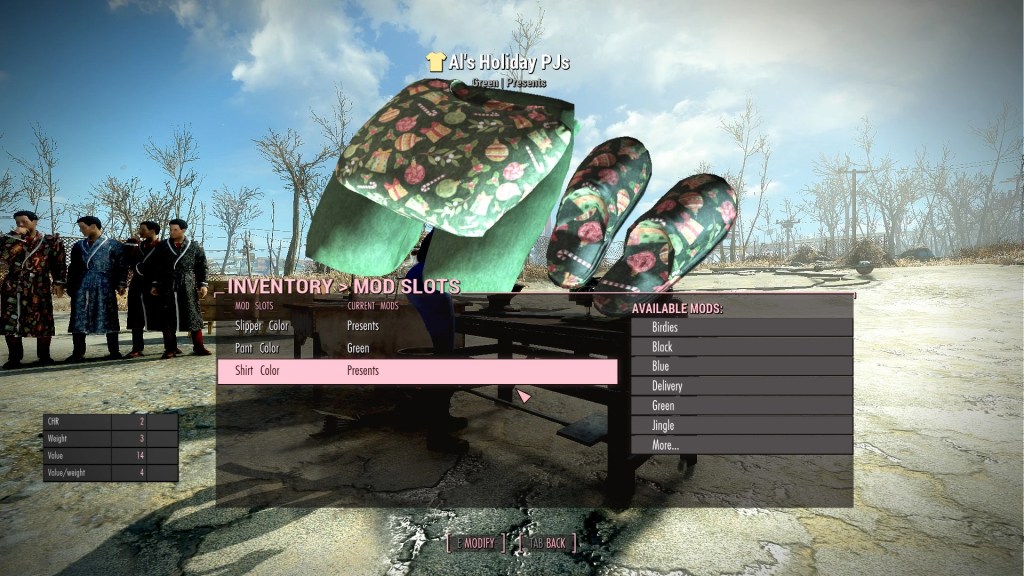Open the More... mods entry
Viewport: 1024px width, 576px height.
[x=741, y=445]
